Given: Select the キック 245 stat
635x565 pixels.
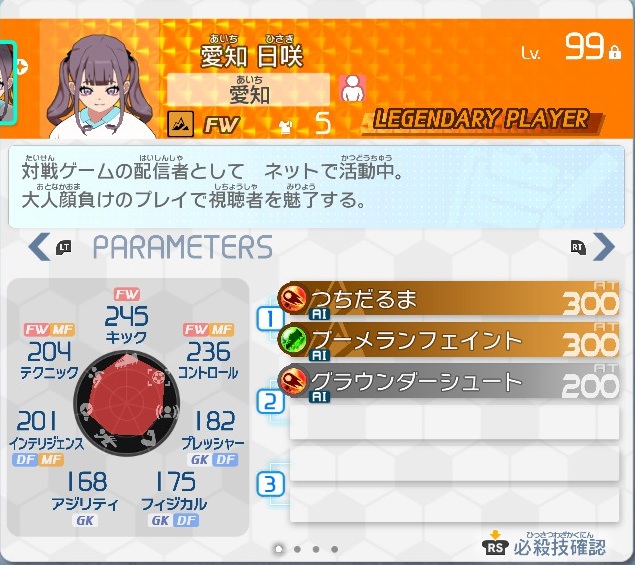Looking at the screenshot, I should click(x=126, y=321).
